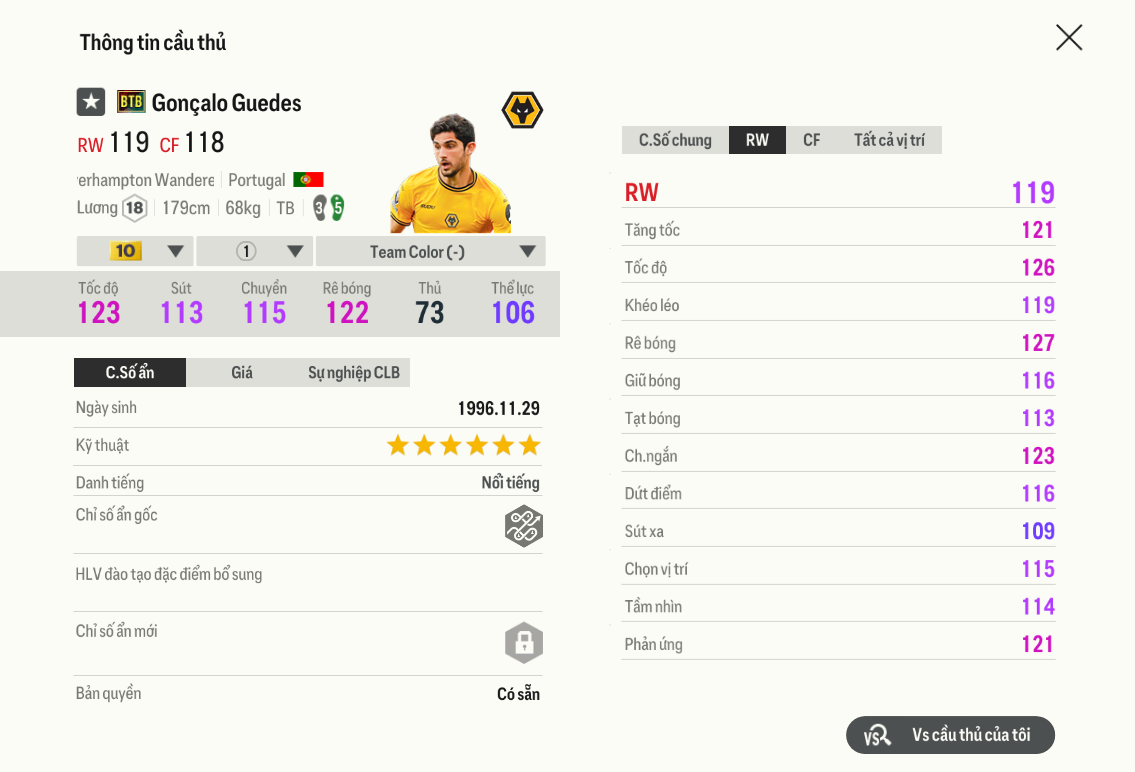Show the C.Số chung stats tab
The width and height of the screenshot is (1135, 772).
click(675, 140)
